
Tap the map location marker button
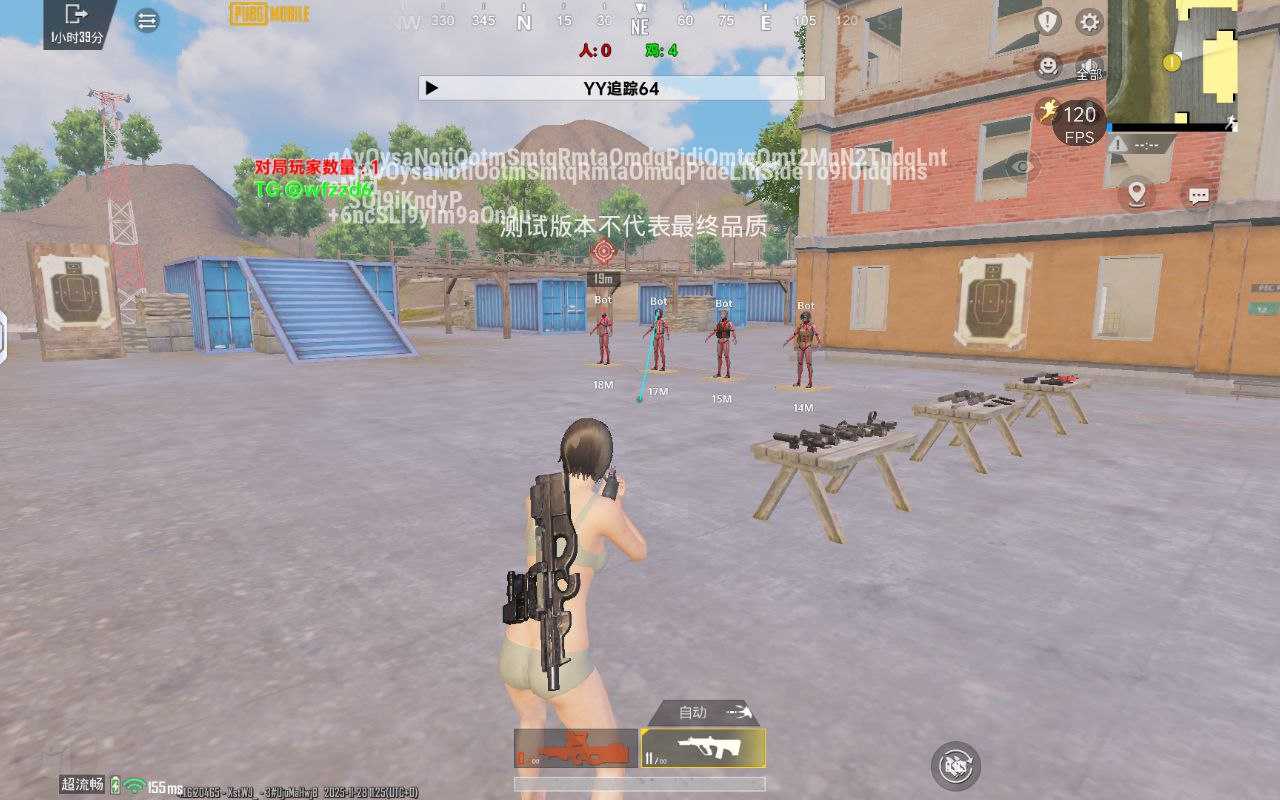[1136, 193]
